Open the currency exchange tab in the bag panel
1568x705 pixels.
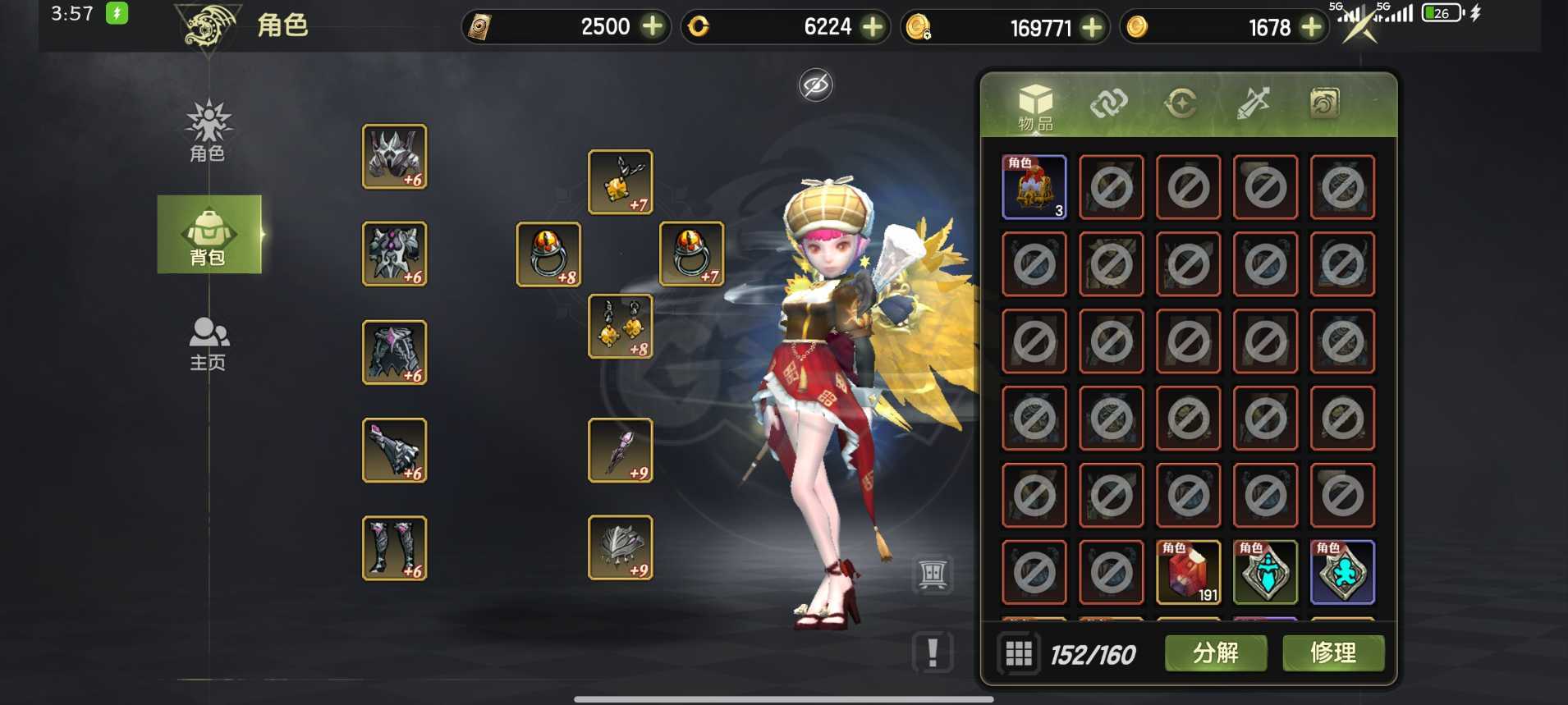click(1181, 103)
